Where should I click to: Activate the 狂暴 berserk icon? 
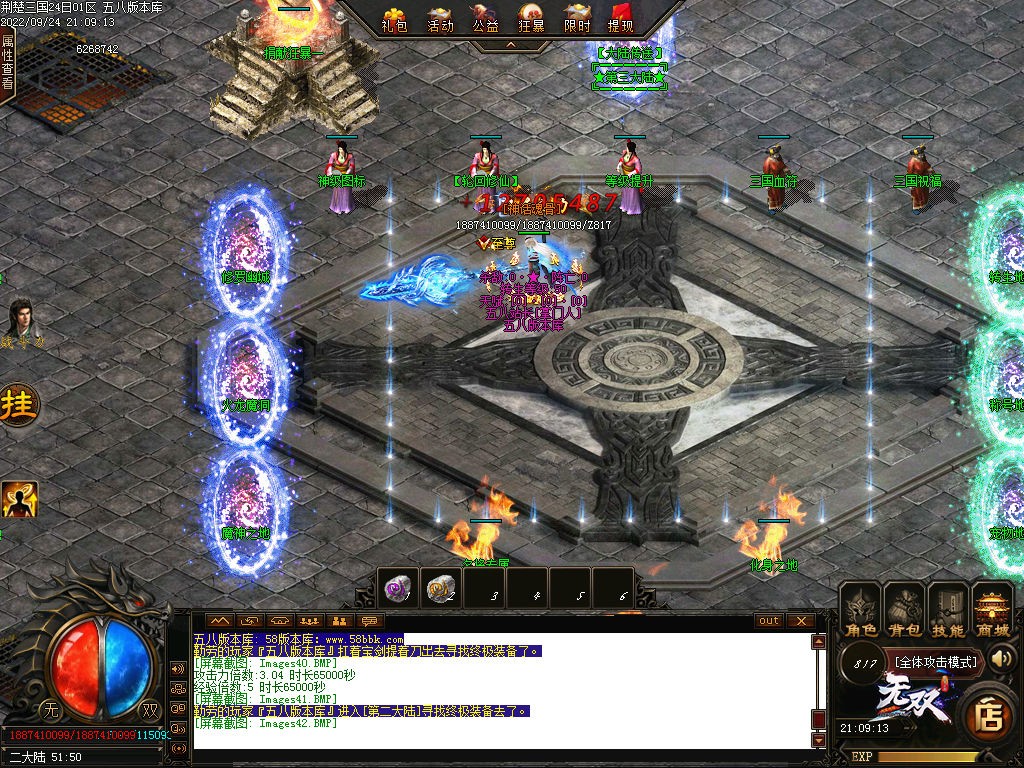531,18
